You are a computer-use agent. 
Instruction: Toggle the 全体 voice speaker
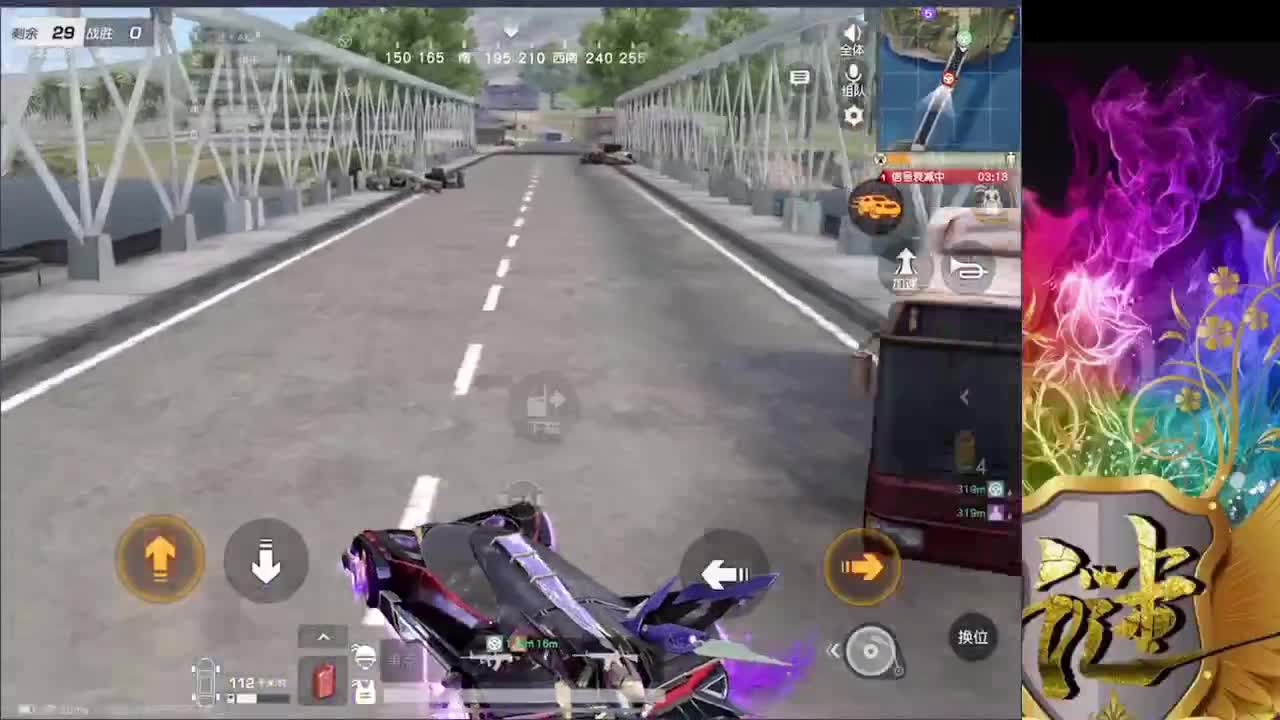(x=853, y=33)
